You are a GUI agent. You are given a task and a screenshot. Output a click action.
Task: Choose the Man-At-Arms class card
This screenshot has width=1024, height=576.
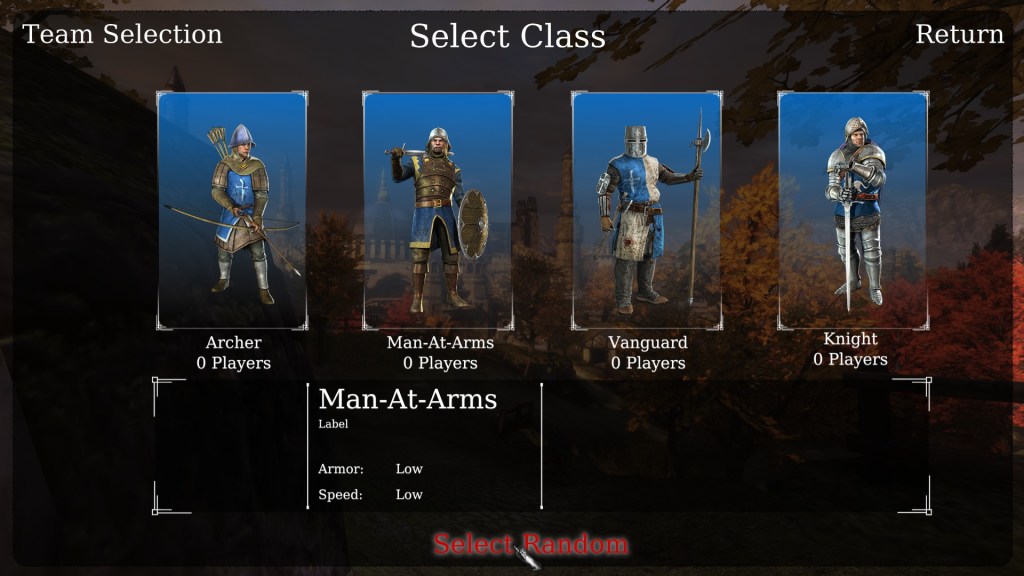(438, 210)
